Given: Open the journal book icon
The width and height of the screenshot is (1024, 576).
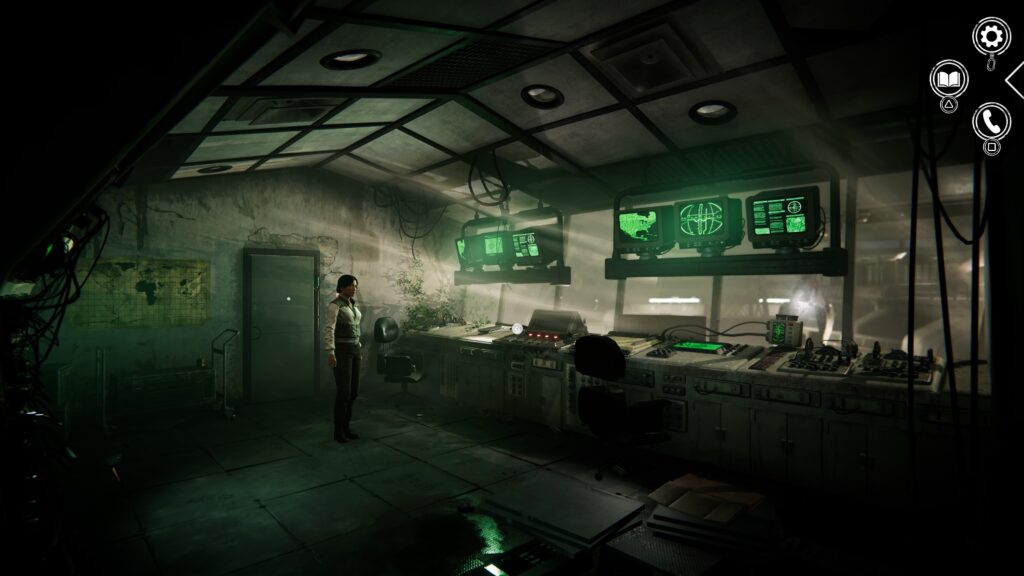Looking at the screenshot, I should point(949,79).
